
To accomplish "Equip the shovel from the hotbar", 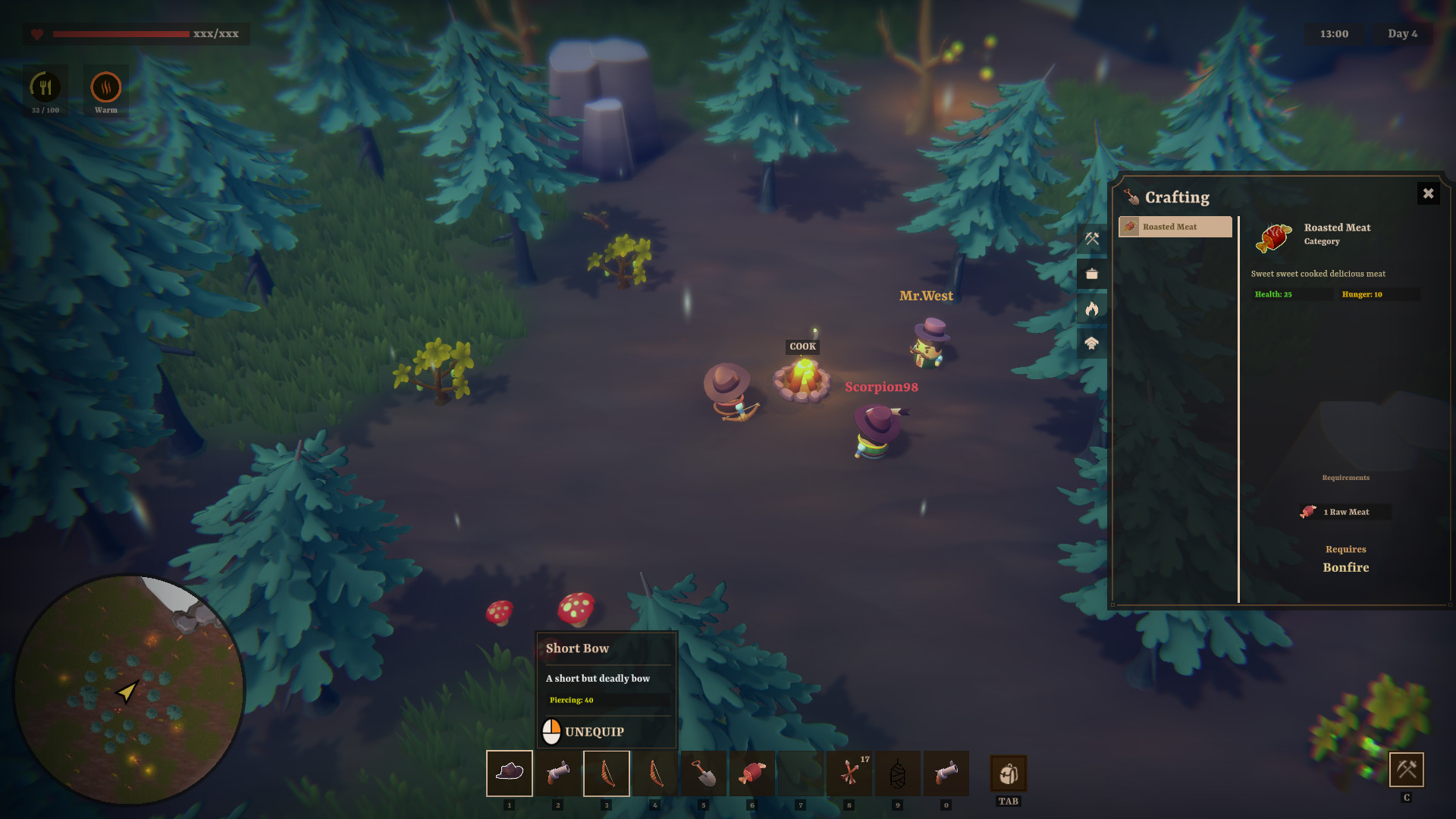I will 704,773.
